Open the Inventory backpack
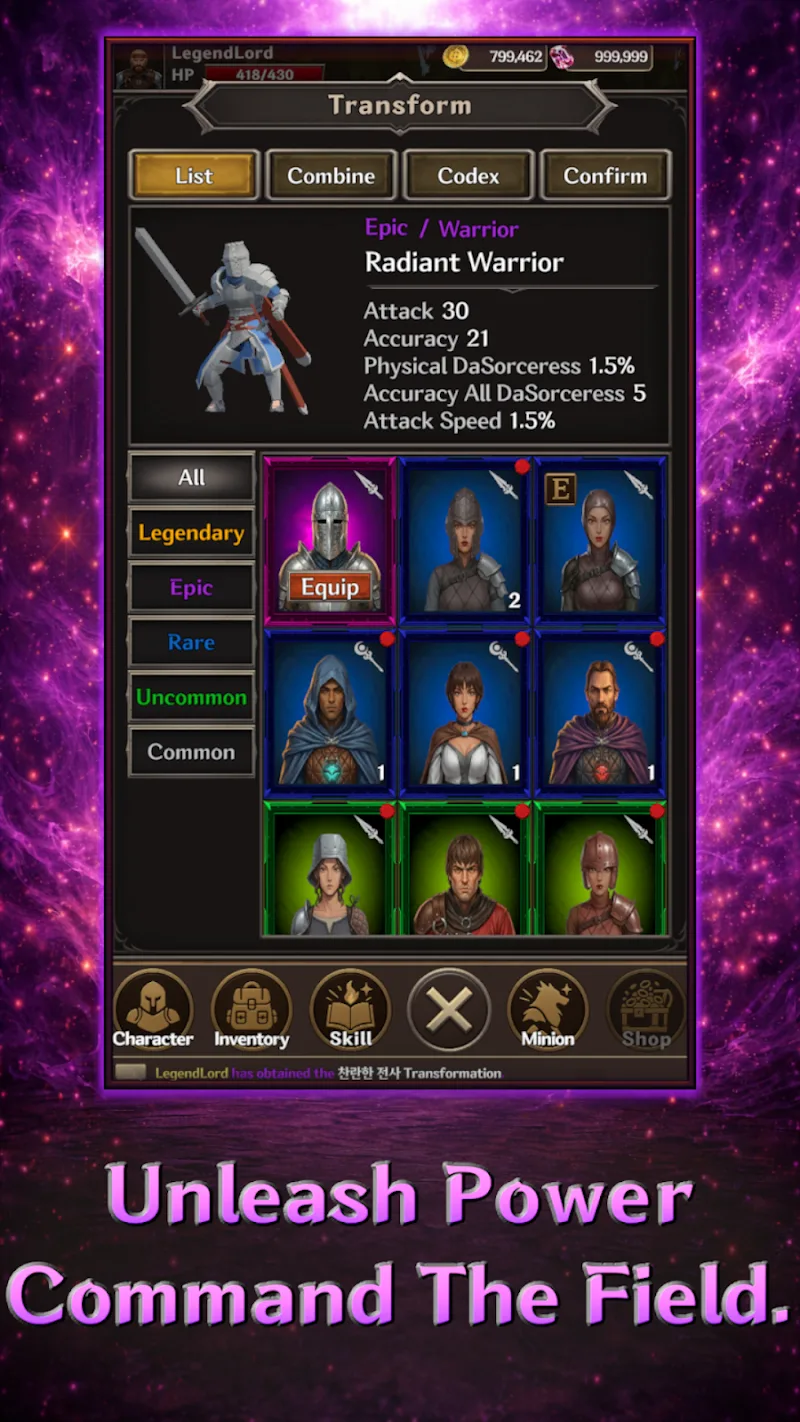The image size is (800, 1422). click(251, 1008)
